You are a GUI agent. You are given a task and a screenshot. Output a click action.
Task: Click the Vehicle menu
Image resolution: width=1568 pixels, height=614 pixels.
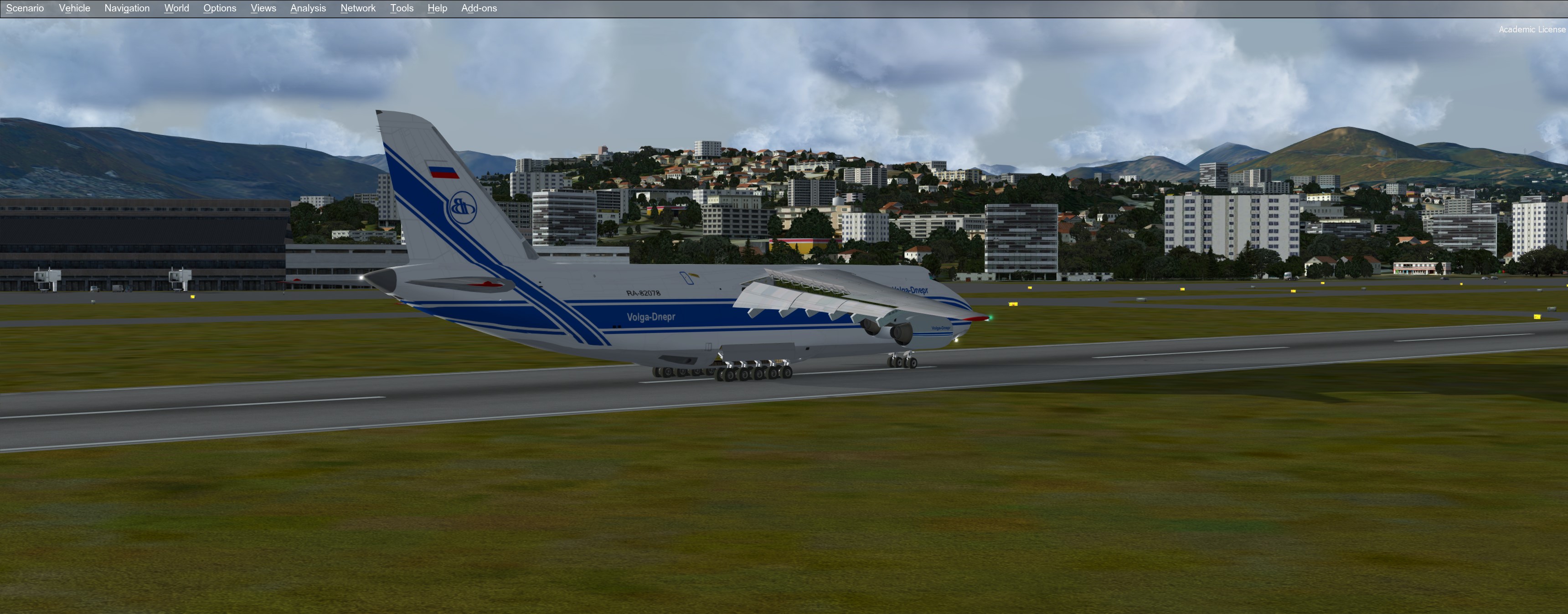tap(74, 9)
